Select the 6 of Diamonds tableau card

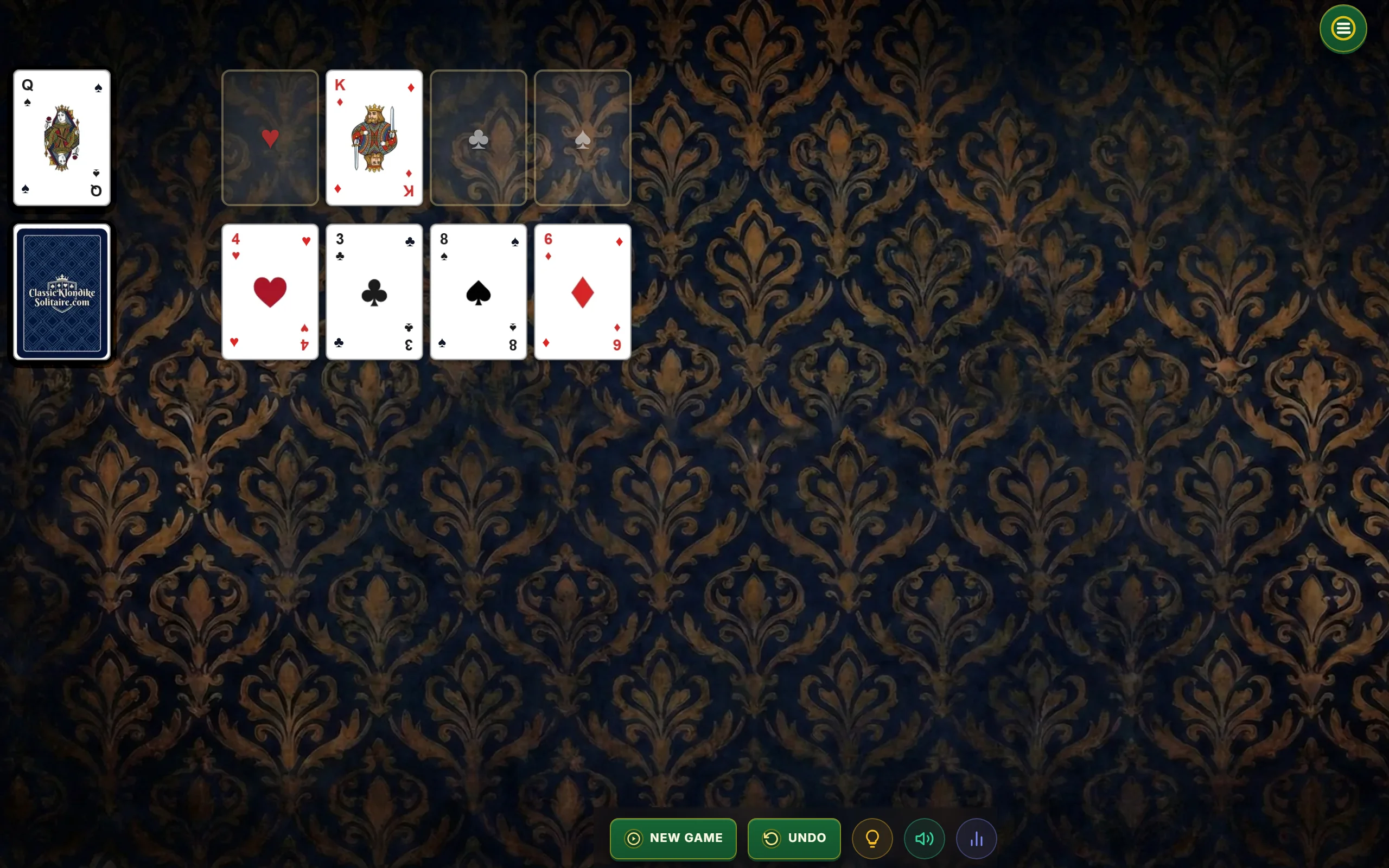[582, 292]
